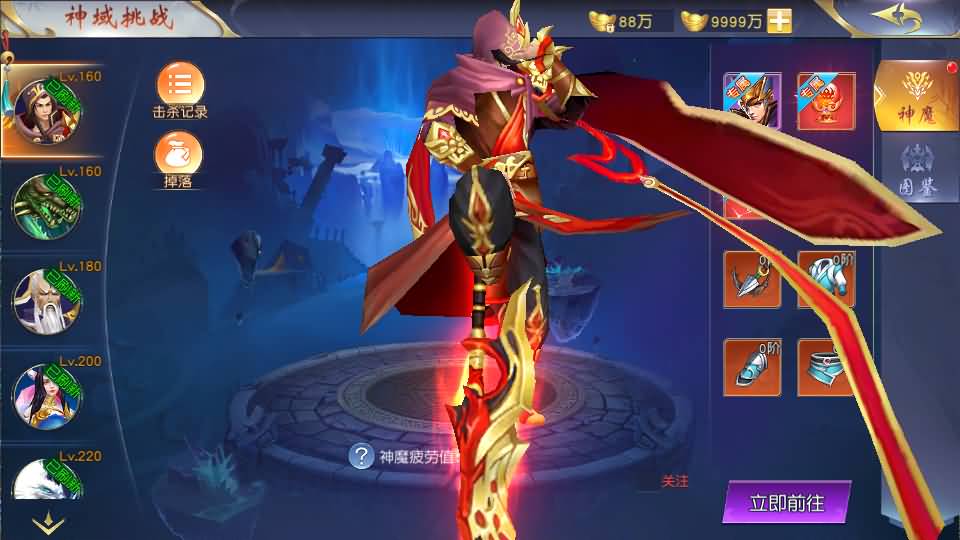Viewport: 960px width, 540px height.
Task: Choose the Lv.180 white-bearded elder boss
Action: (x=46, y=300)
